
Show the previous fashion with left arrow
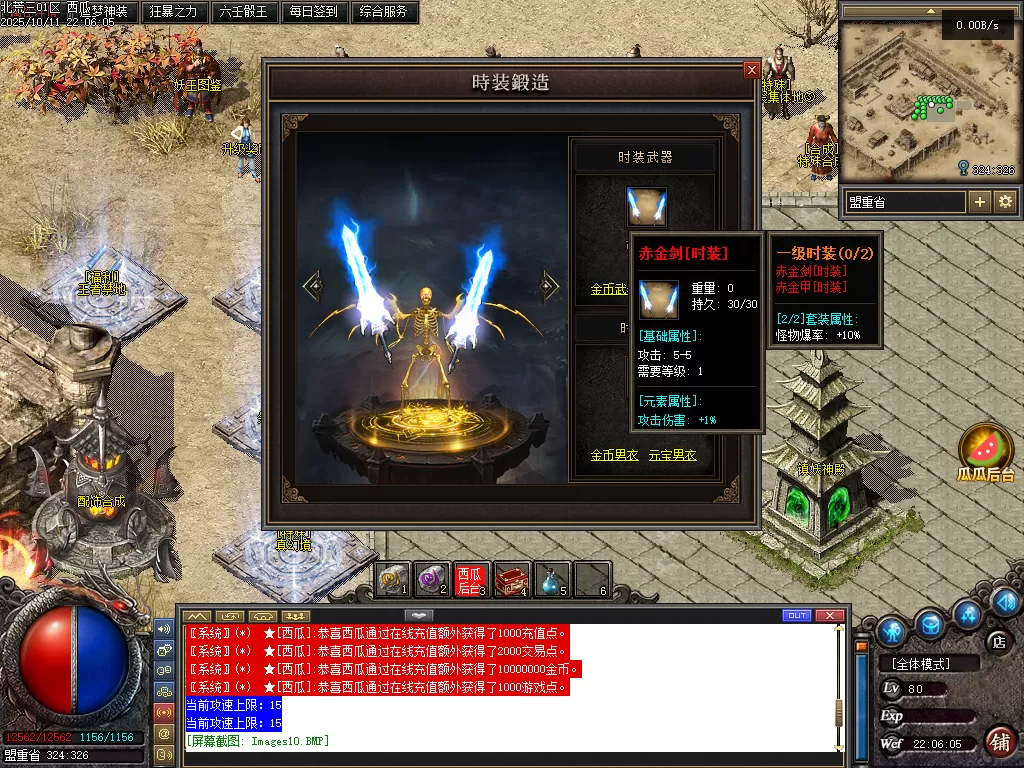point(314,287)
